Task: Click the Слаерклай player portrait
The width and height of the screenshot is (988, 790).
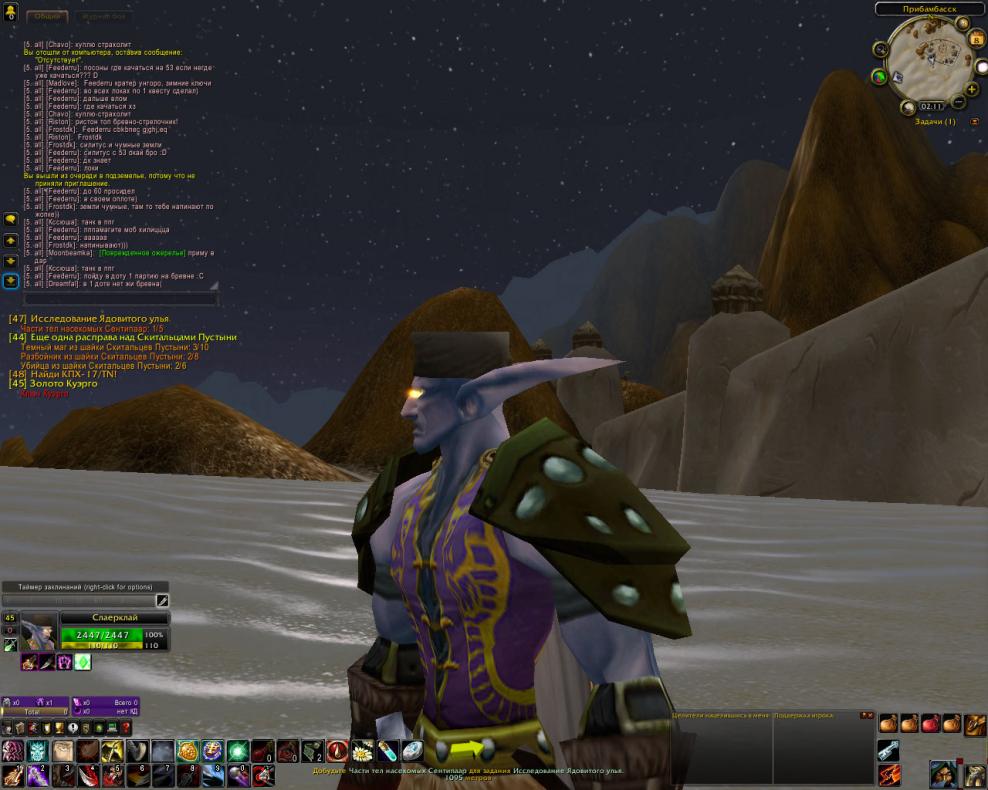Action: pyautogui.click(x=38, y=632)
